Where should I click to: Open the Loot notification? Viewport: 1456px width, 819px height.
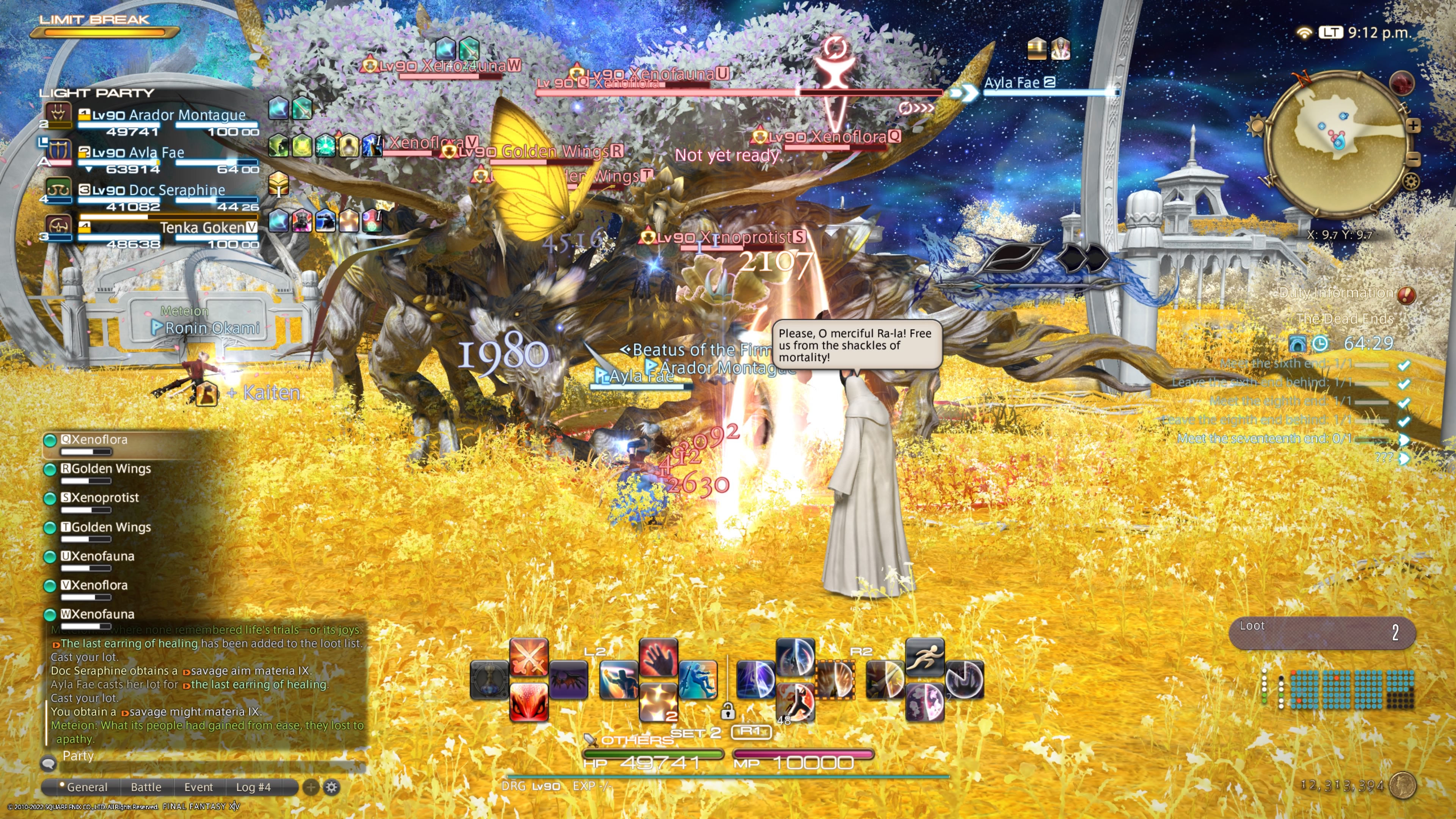coord(1321,632)
